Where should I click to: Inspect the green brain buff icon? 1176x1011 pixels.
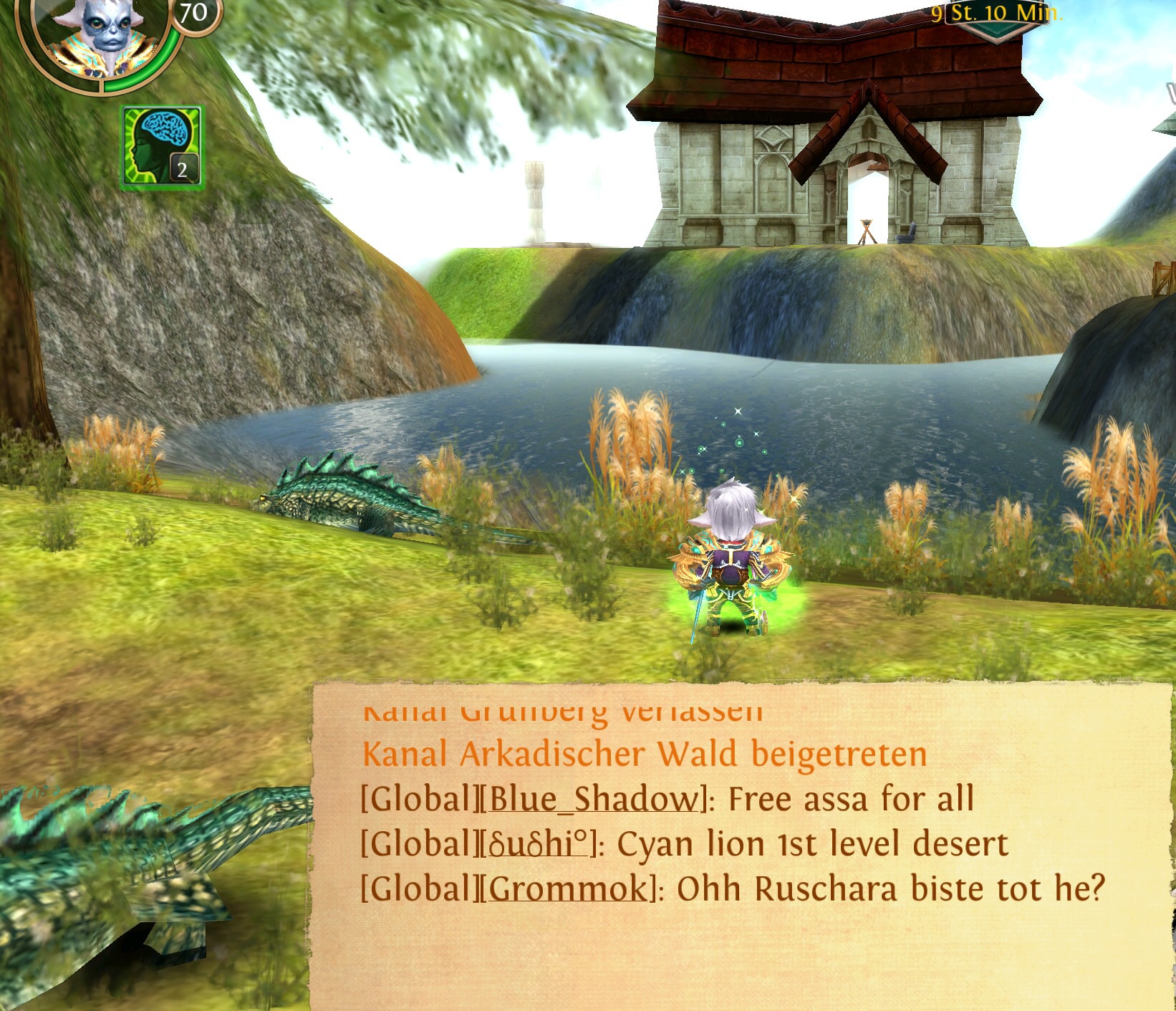[x=162, y=147]
